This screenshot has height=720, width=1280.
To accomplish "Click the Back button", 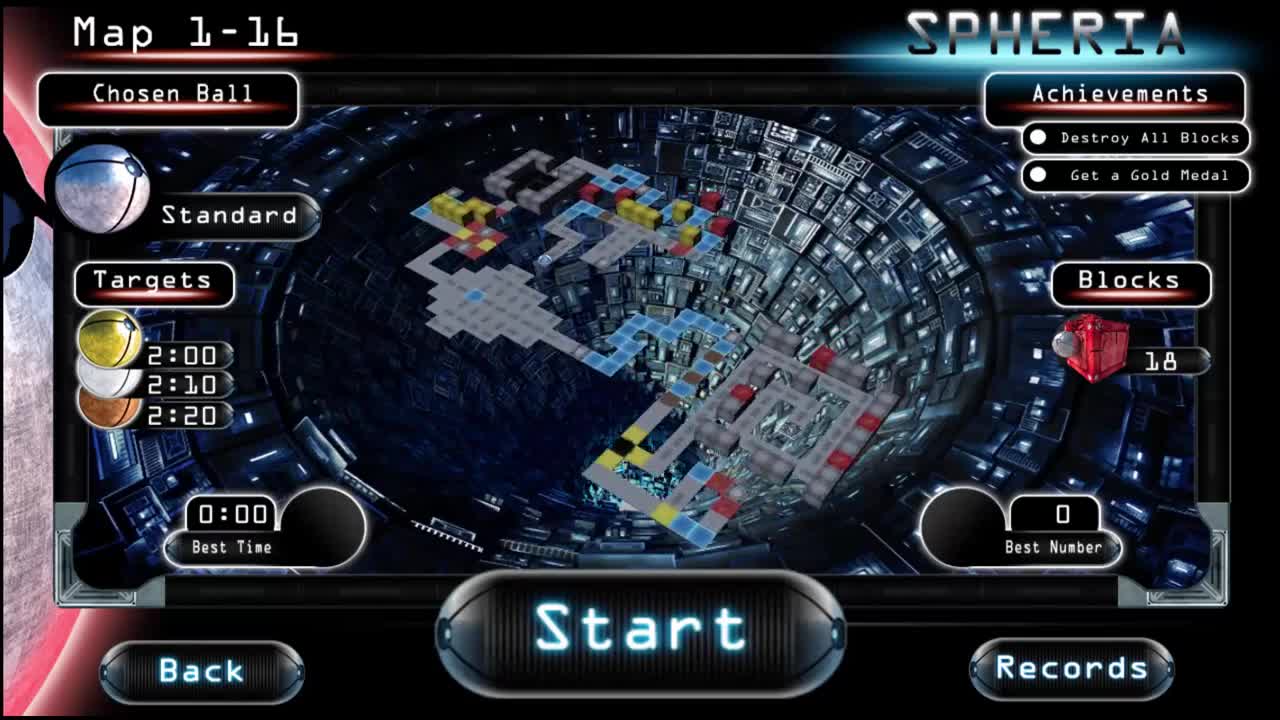I will (x=203, y=671).
